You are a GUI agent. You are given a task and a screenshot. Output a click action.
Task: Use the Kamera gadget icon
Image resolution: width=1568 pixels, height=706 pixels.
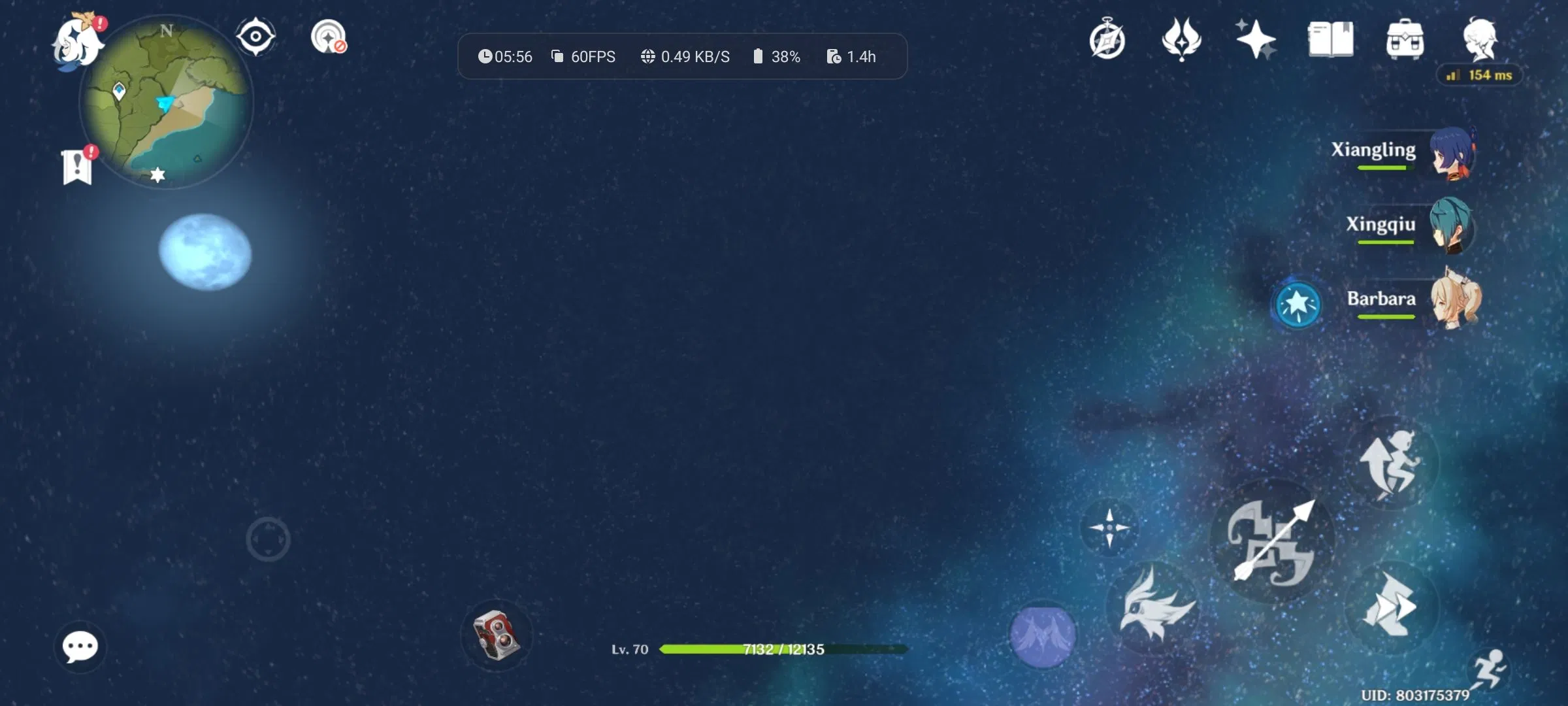click(497, 635)
